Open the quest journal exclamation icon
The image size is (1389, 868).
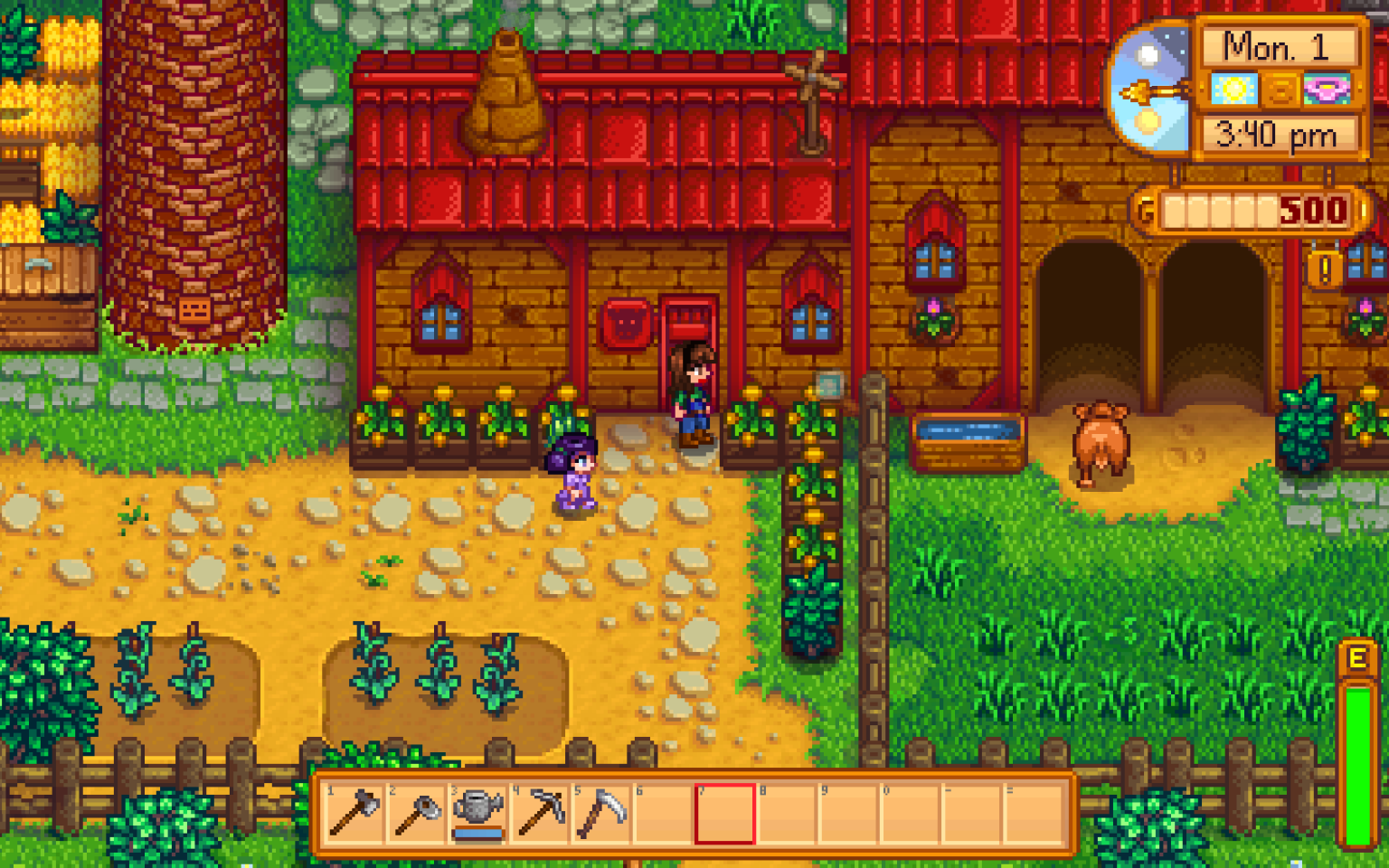coord(1326,269)
